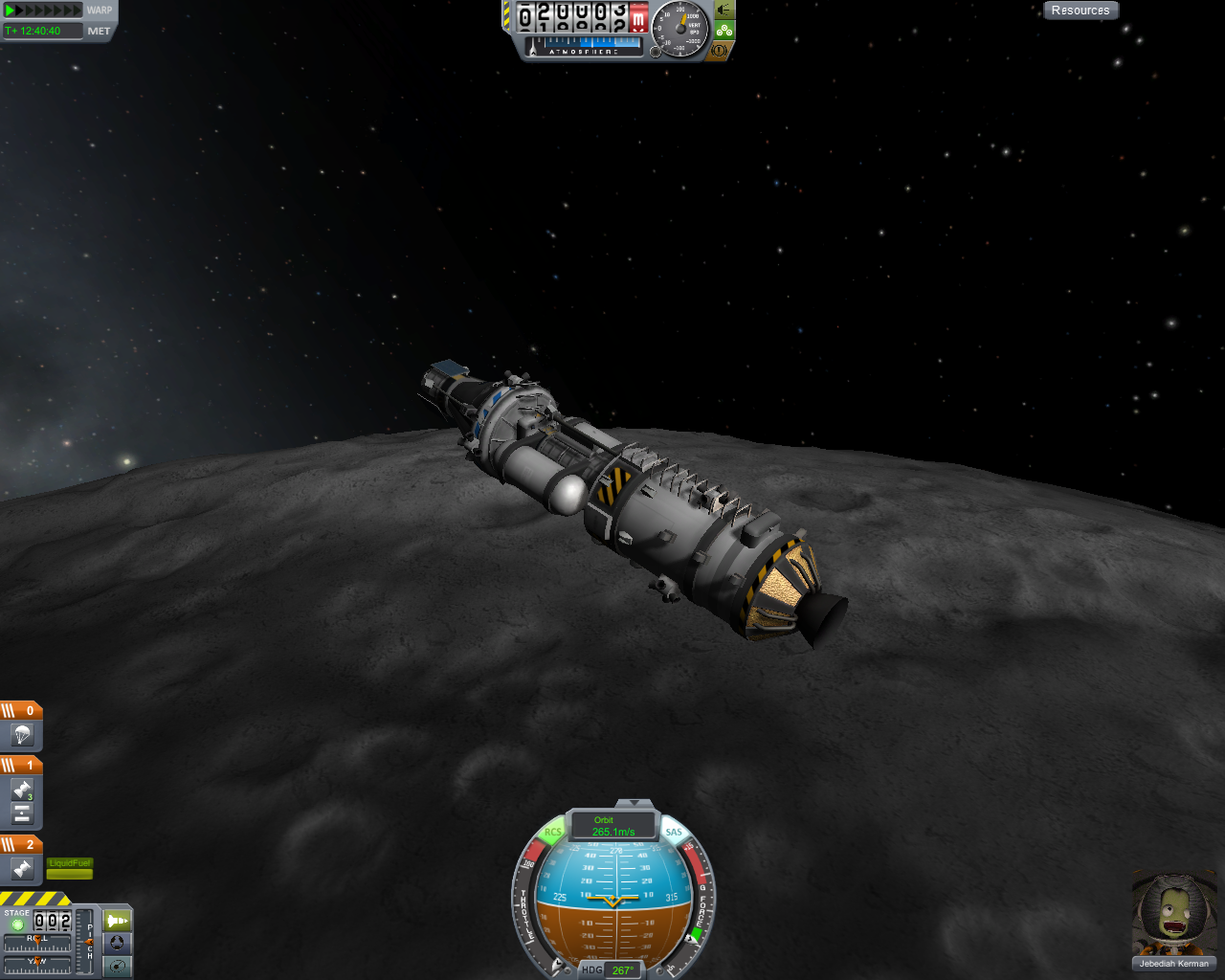Select the engine icon in stage 2
1225x980 pixels.
(22, 869)
